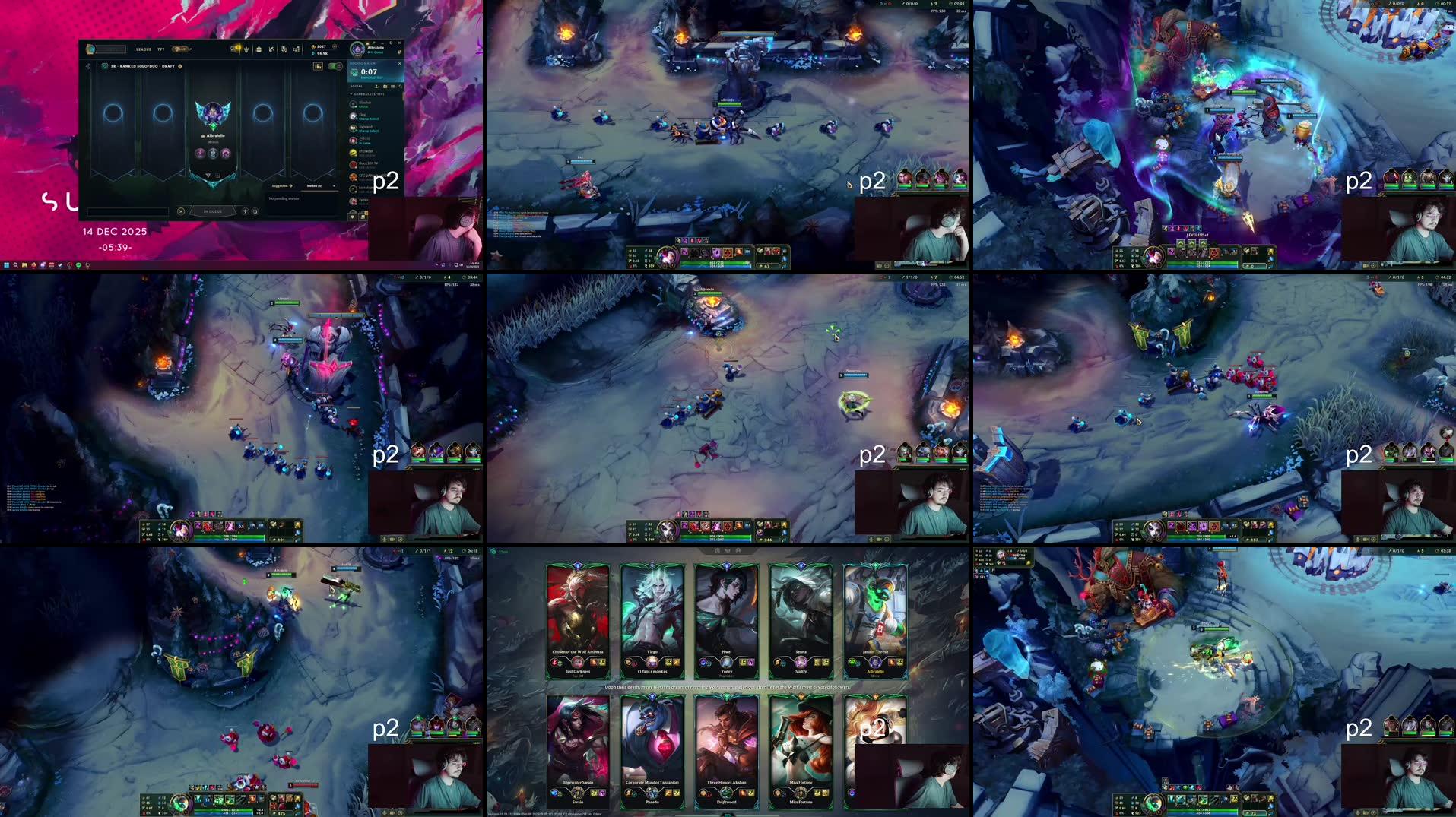Click the plus icon beside the RP balance
This screenshot has height=817, width=1456.
tap(335, 47)
